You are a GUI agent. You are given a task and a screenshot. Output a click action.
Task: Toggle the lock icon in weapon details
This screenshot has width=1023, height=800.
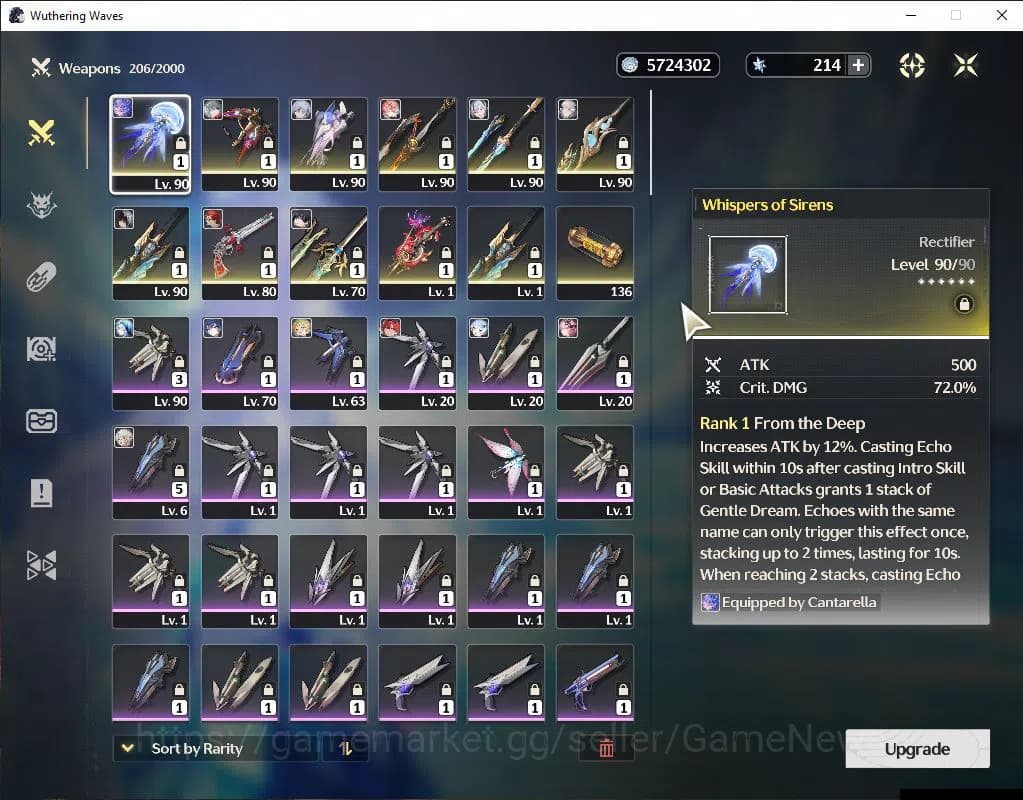[x=964, y=304]
